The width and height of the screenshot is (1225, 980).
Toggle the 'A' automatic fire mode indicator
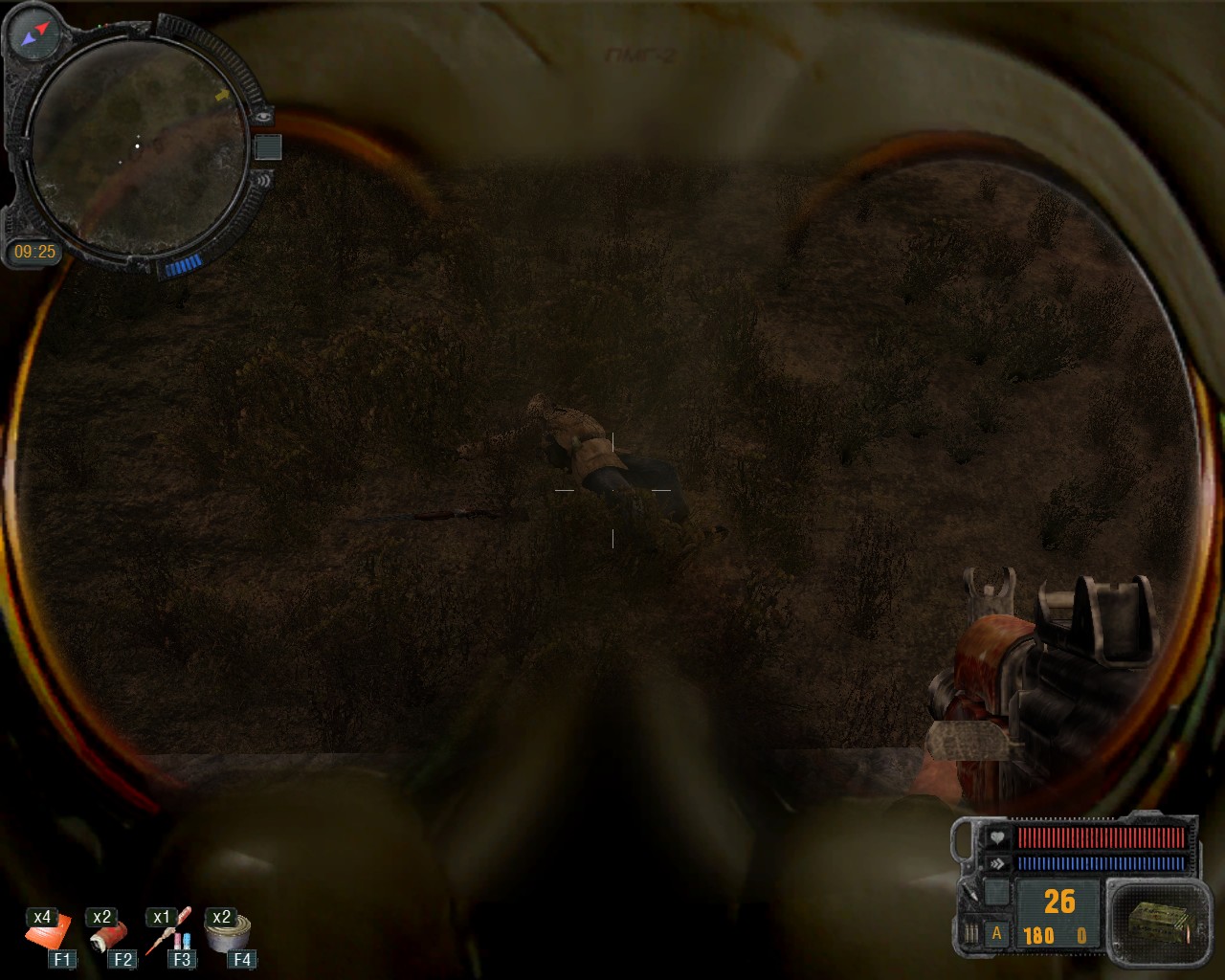pos(996,934)
